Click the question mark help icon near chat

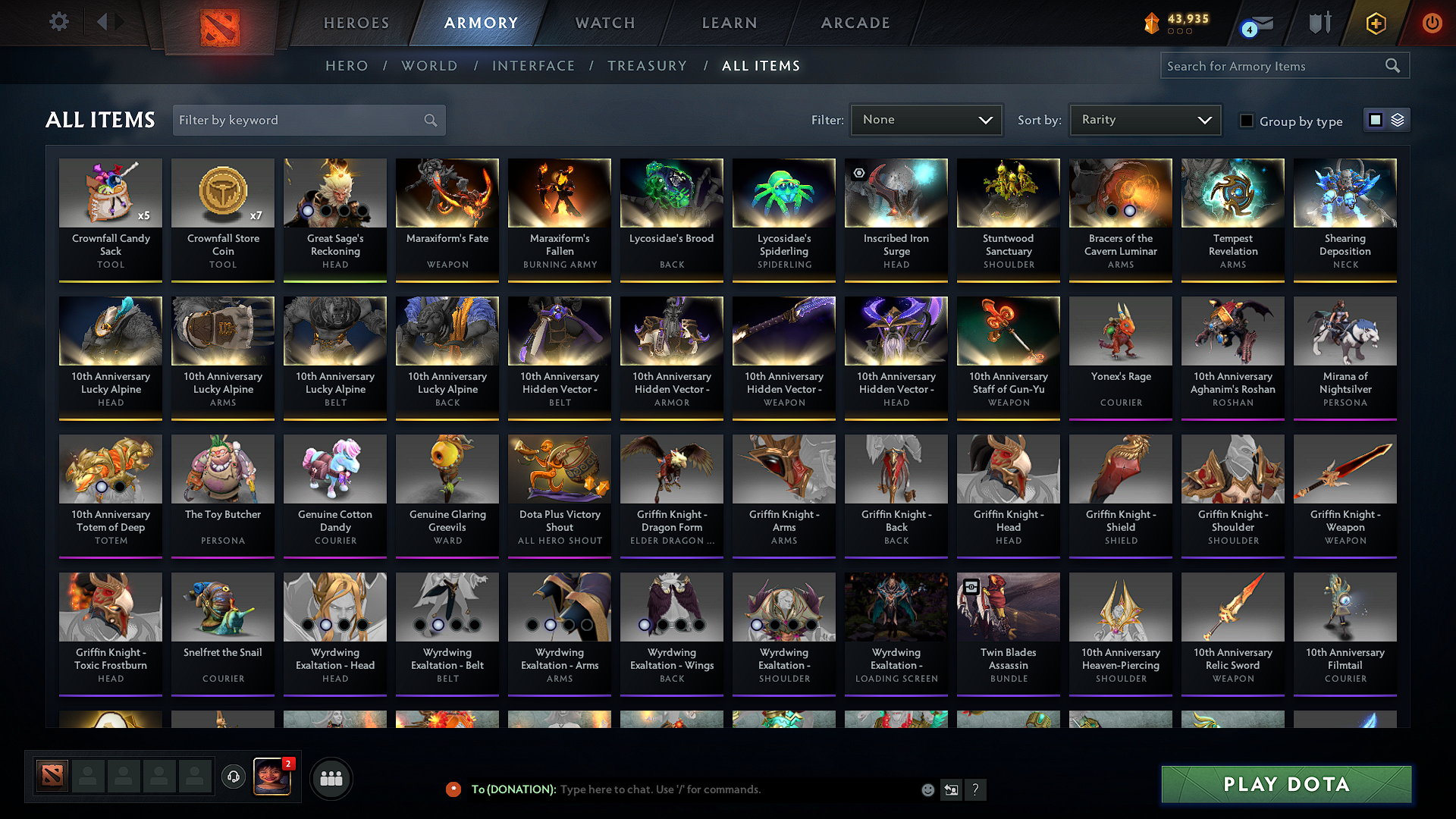[976, 789]
